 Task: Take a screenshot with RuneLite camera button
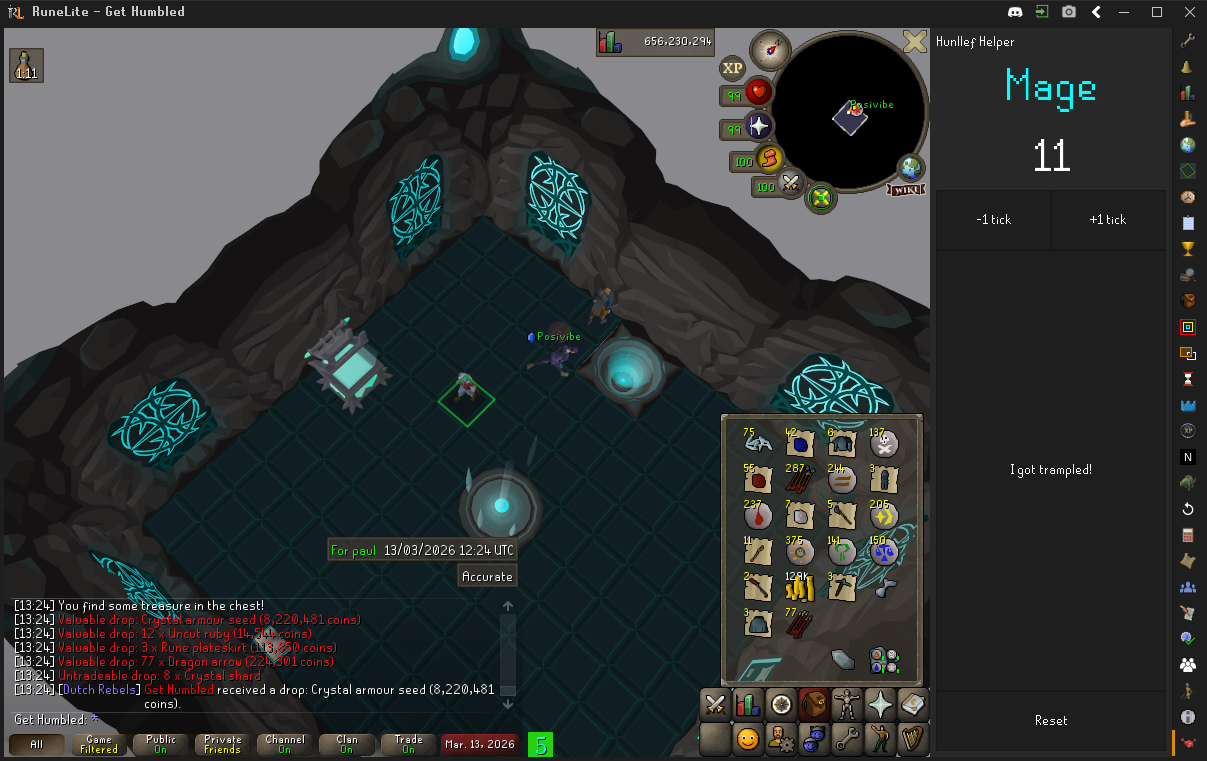1069,12
